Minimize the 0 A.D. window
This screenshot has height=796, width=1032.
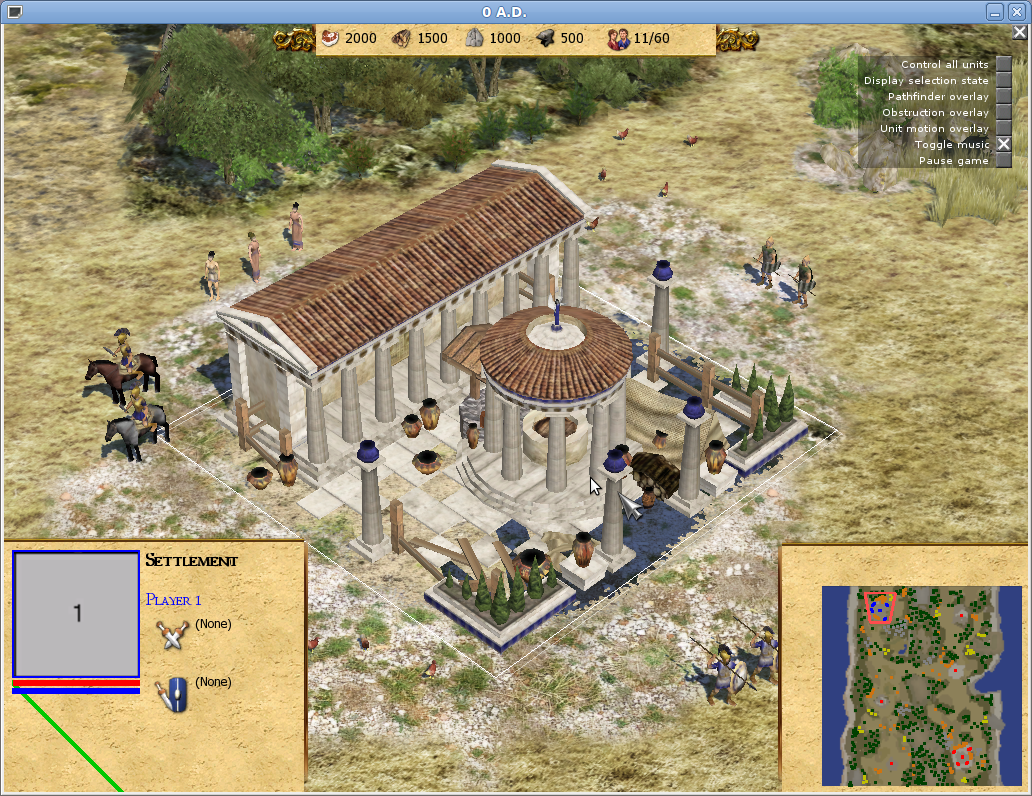994,11
